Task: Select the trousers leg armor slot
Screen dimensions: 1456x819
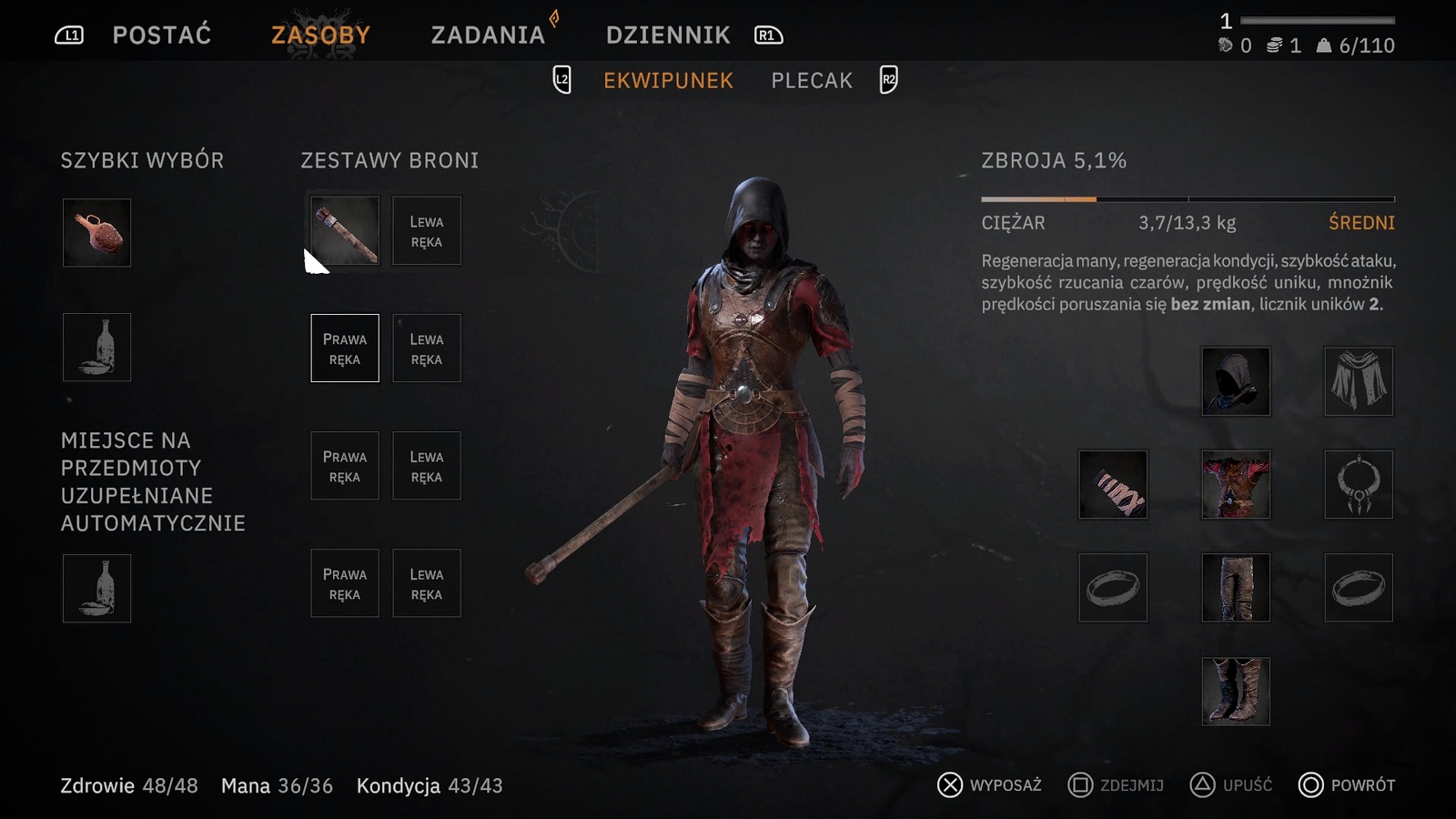Action: (x=1236, y=588)
